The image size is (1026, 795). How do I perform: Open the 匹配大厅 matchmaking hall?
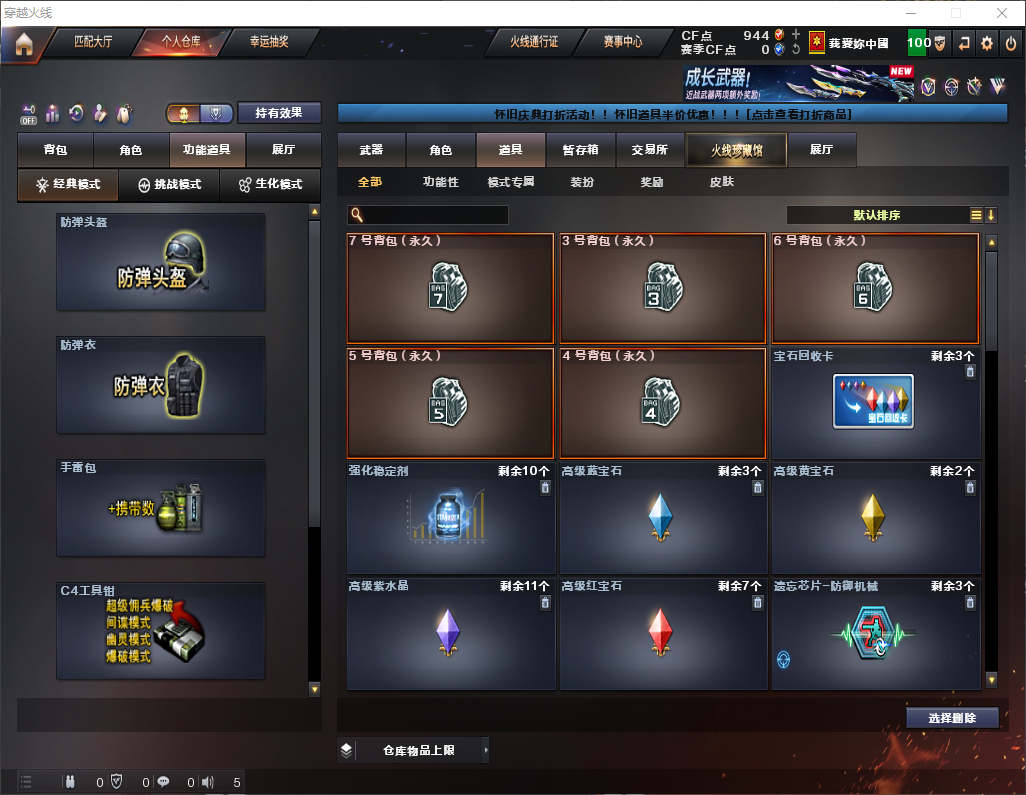coord(95,43)
